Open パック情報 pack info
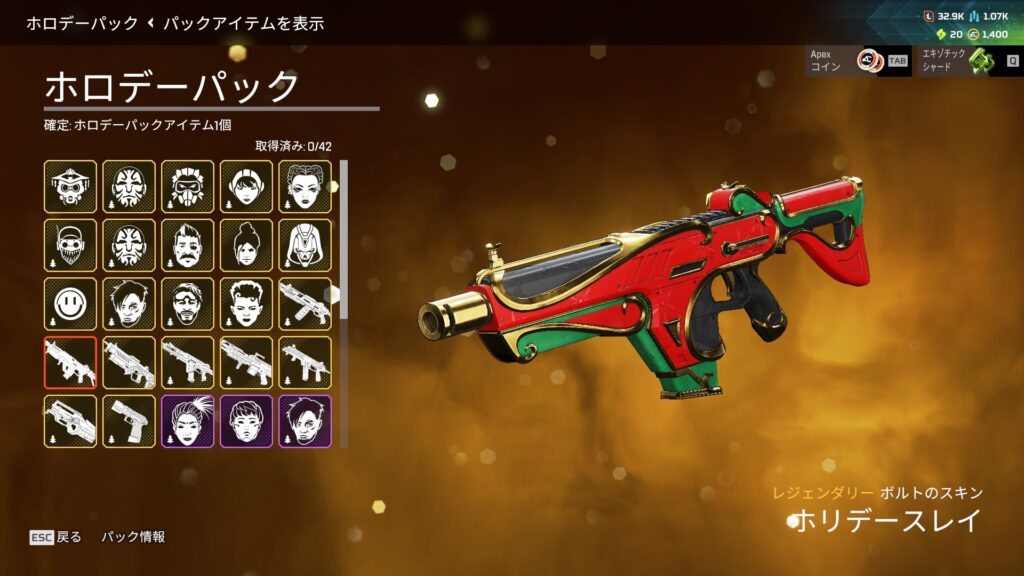1024x576 pixels. tap(133, 537)
